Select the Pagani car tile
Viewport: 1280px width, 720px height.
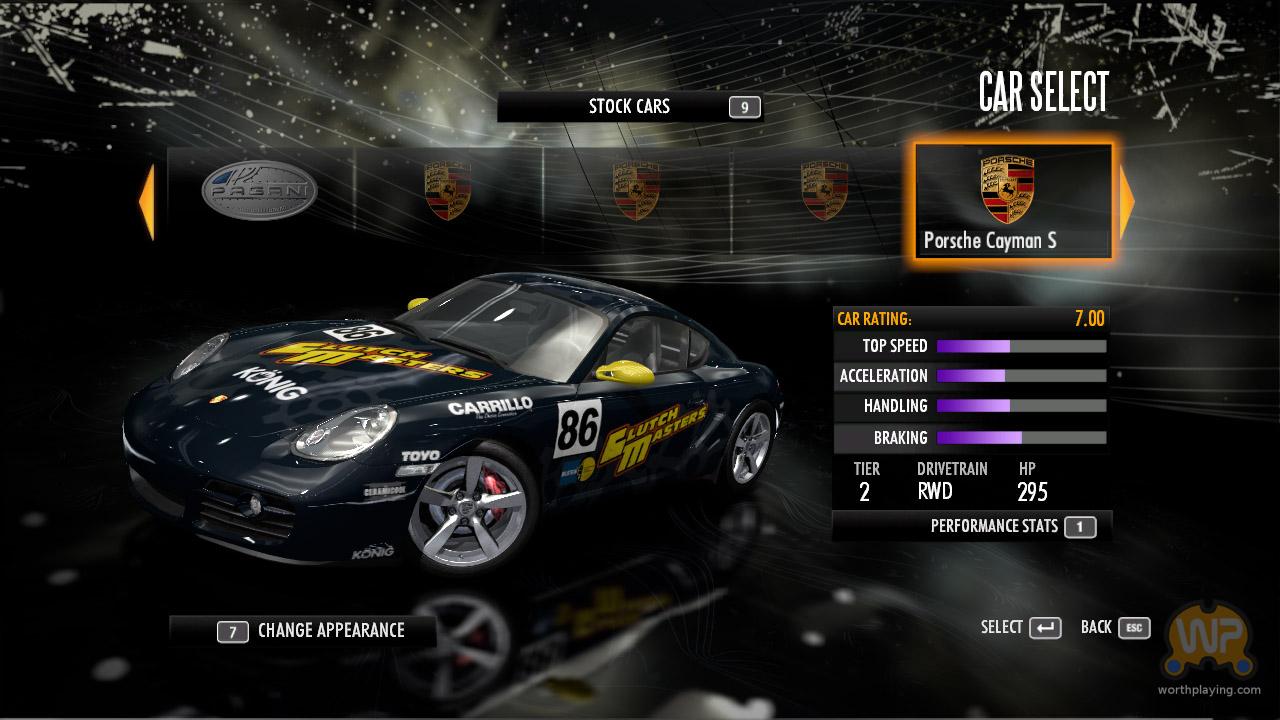click(x=259, y=194)
